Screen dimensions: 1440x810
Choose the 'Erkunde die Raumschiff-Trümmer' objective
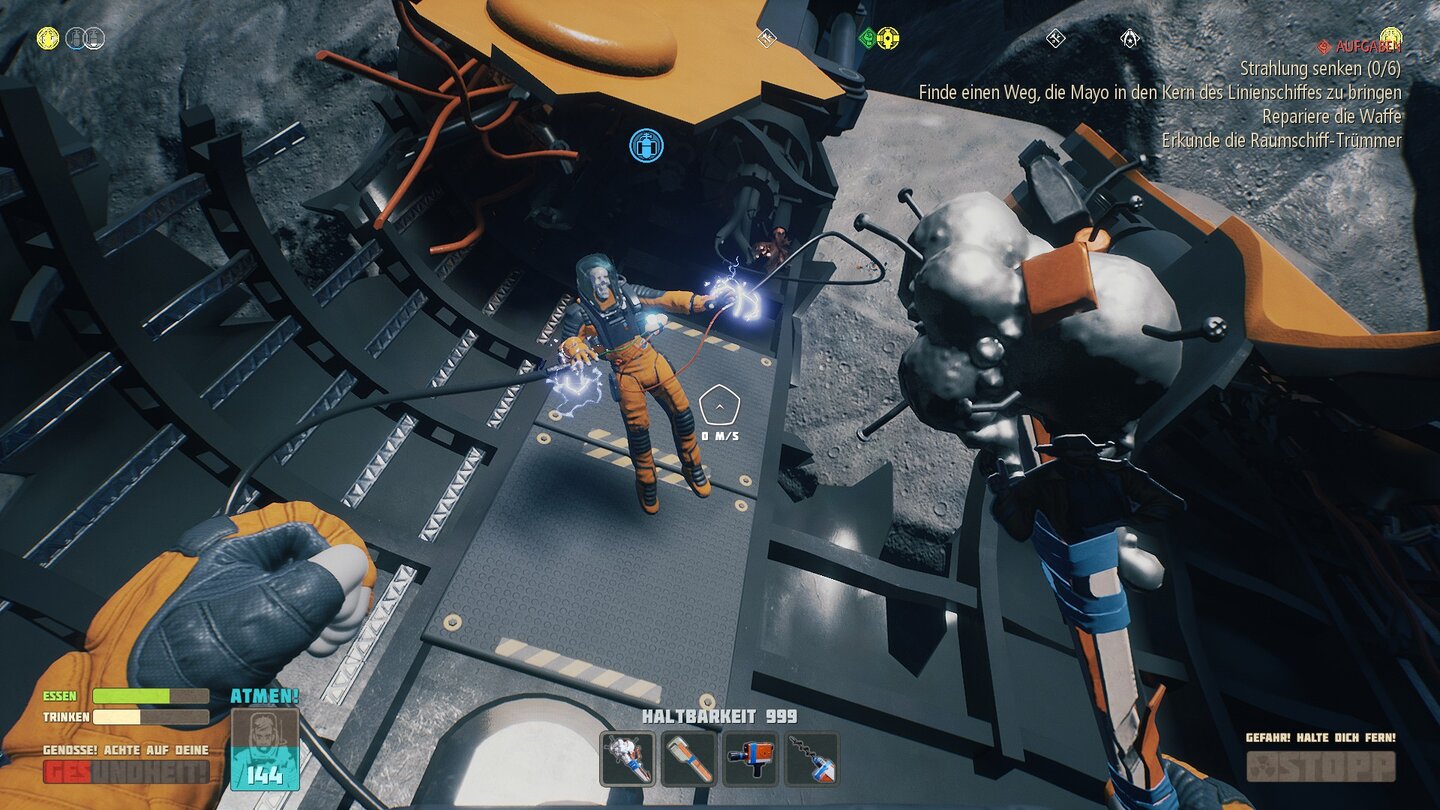coord(1281,140)
